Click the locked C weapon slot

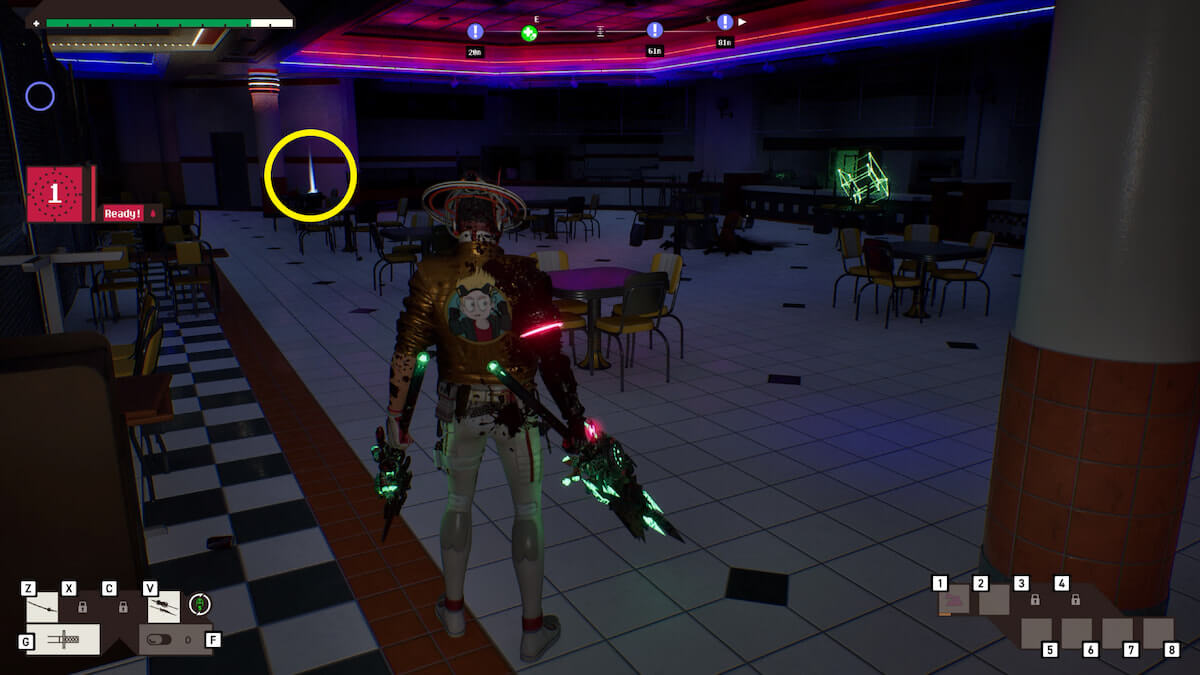(x=123, y=606)
